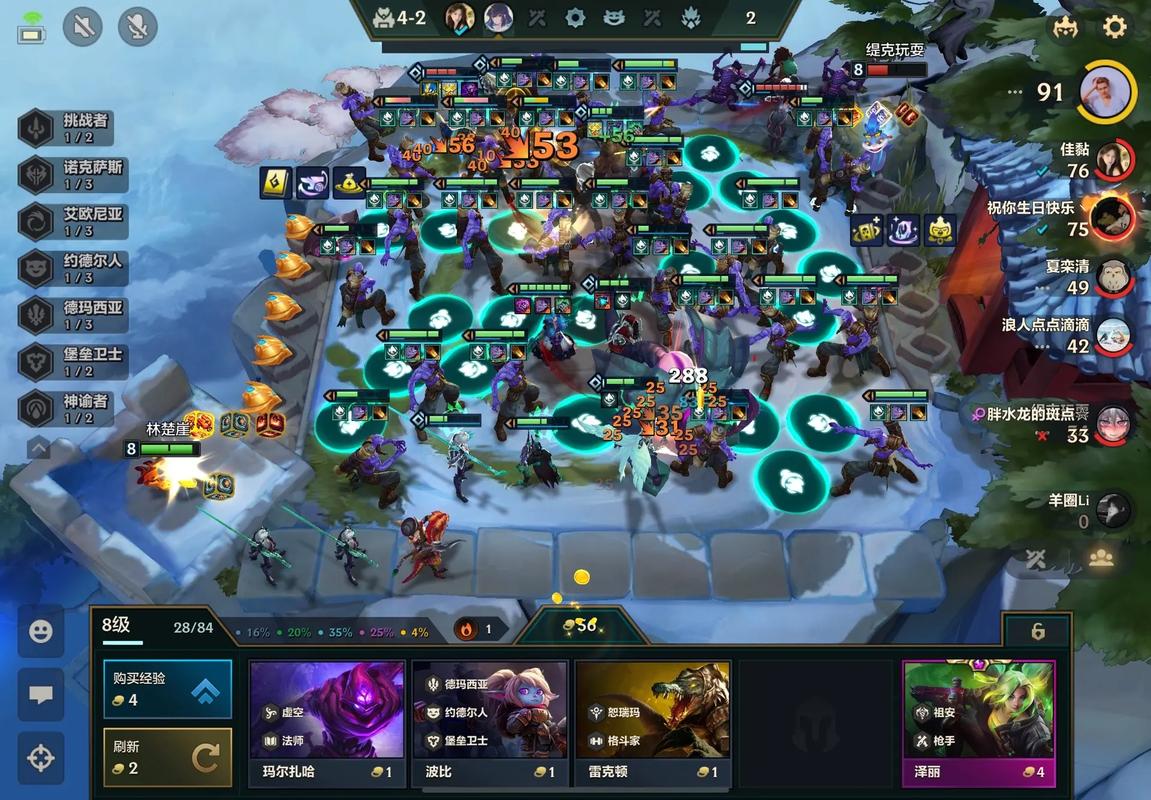Open the settings gear menu

click(1114, 27)
